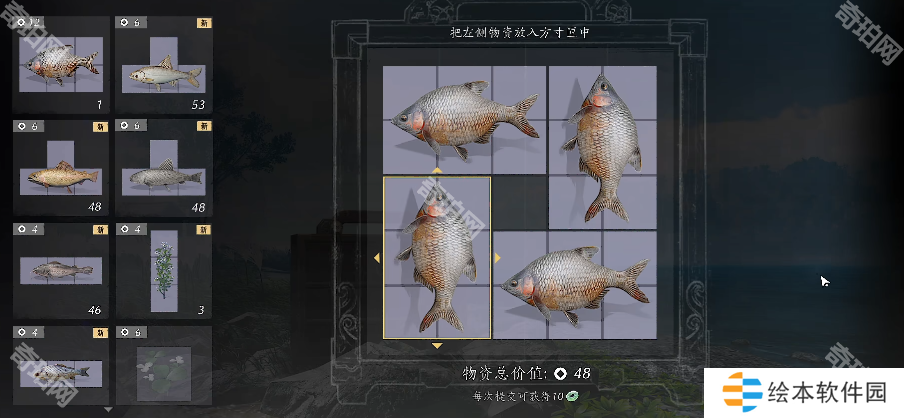Pick the dark catfish with quantity 46
904x418 pixels.
point(61,270)
